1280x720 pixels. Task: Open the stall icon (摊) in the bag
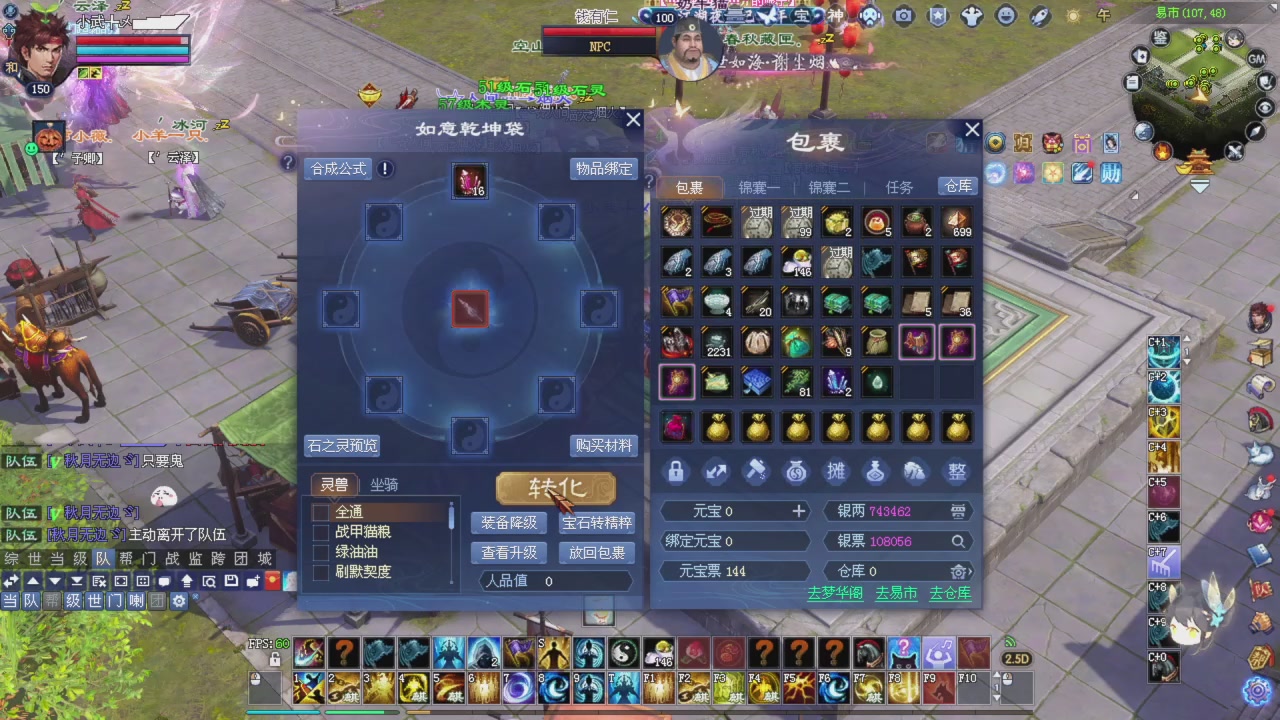[835, 471]
